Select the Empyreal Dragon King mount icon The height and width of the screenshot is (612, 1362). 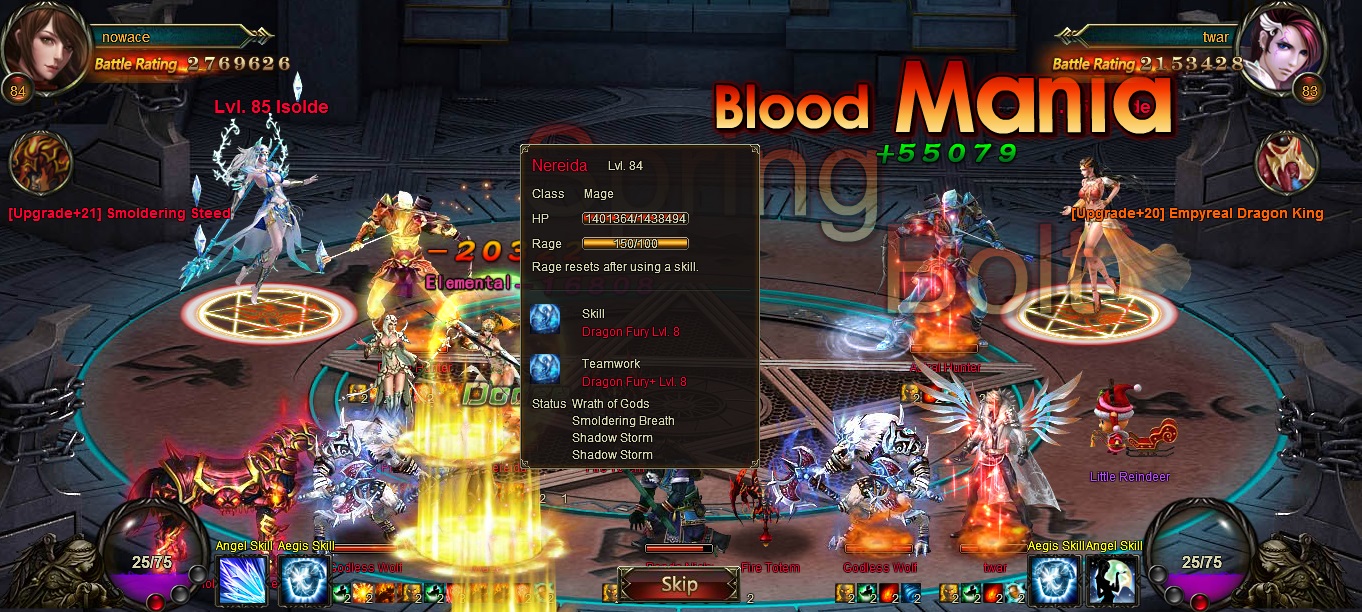coord(1287,163)
